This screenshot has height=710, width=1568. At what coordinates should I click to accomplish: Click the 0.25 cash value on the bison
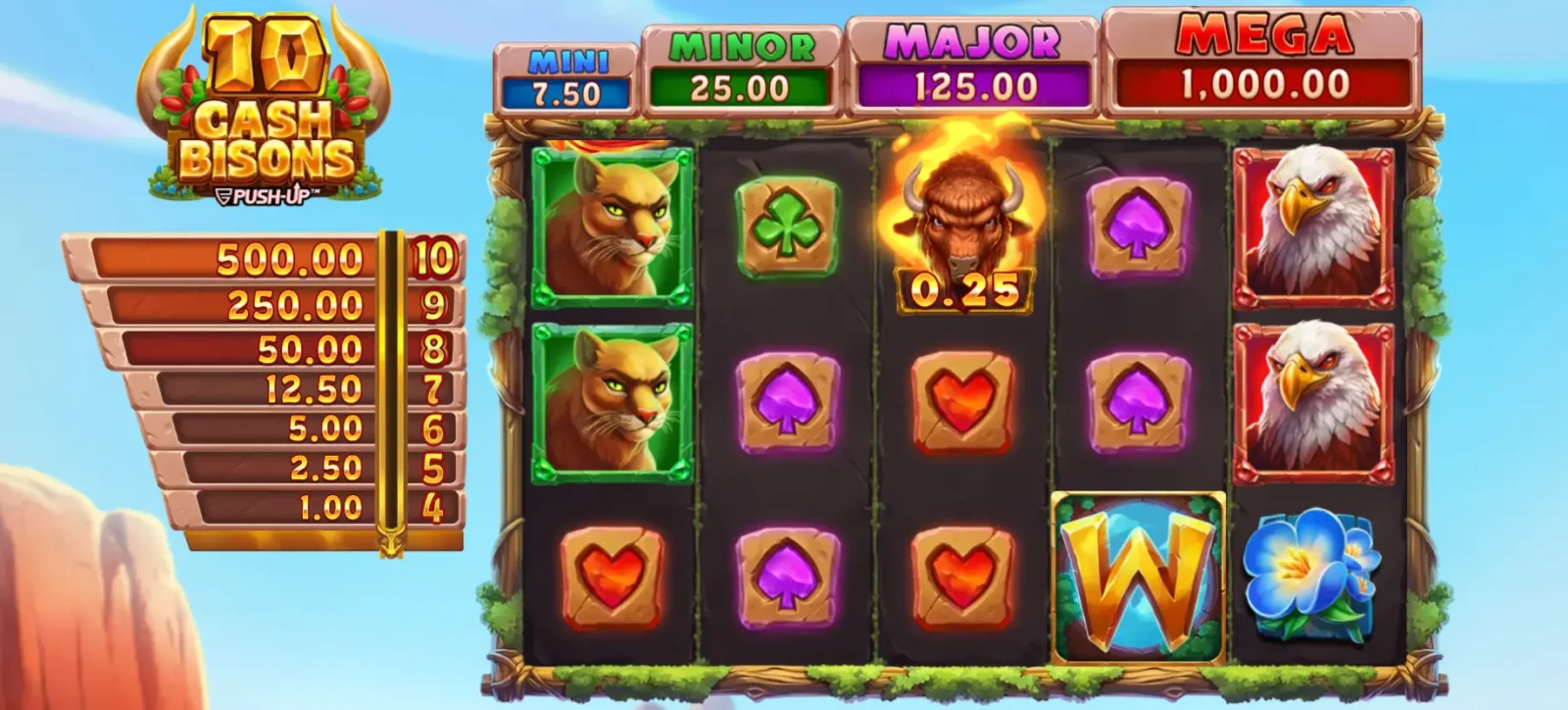pyautogui.click(x=964, y=289)
